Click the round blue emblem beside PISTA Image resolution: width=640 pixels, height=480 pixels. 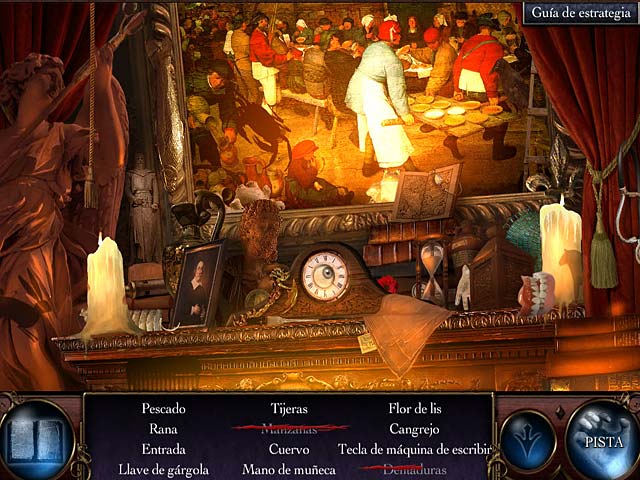pos(528,441)
